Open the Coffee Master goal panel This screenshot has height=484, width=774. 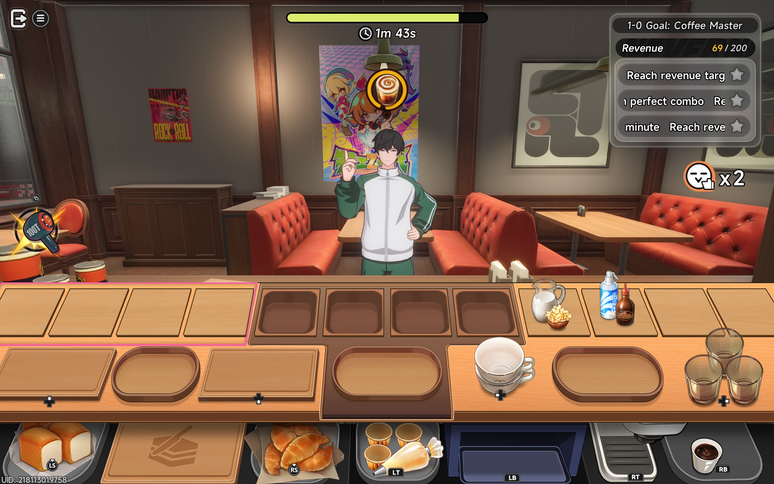tap(682, 26)
